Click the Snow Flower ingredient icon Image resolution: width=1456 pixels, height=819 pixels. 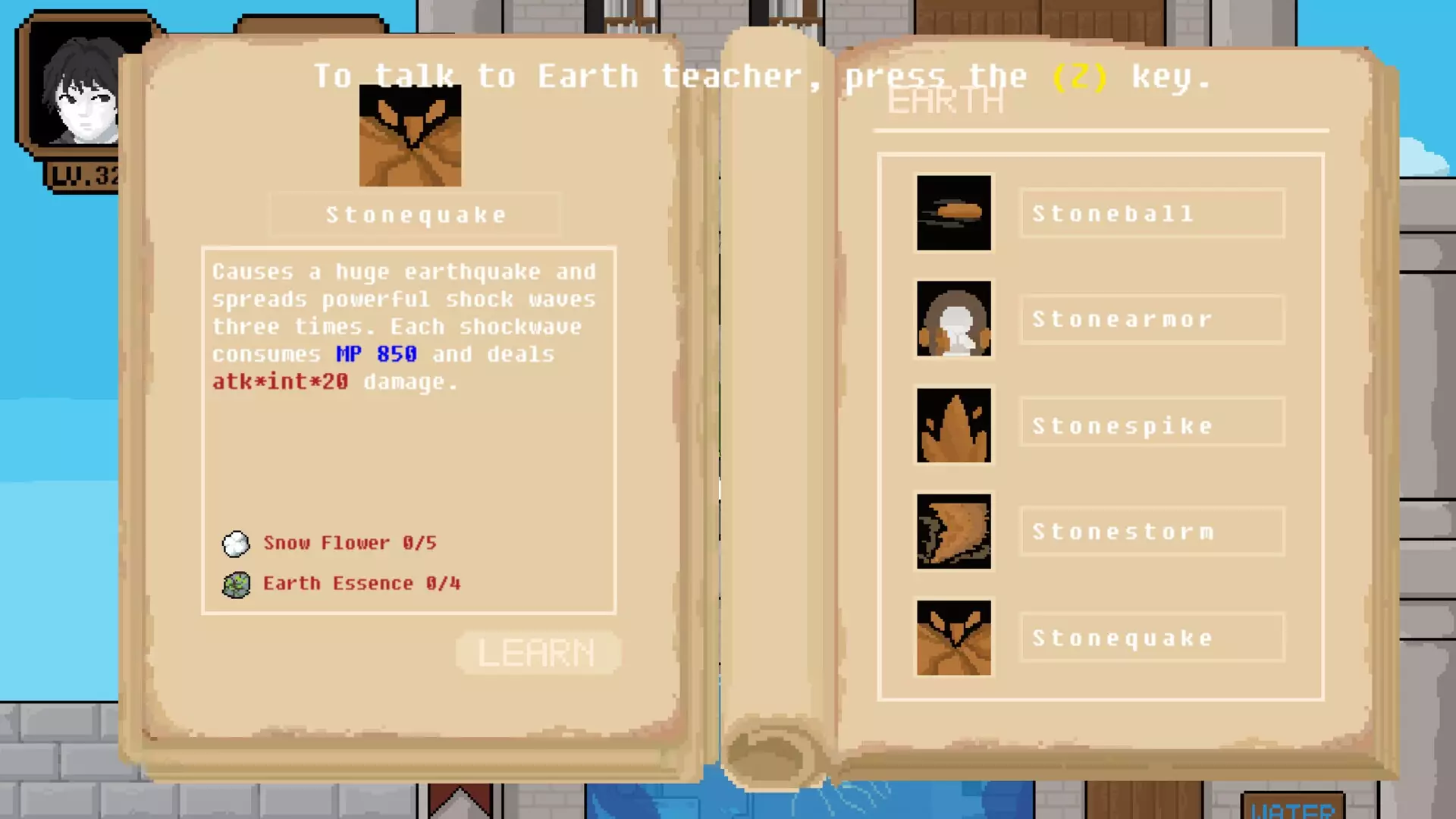236,543
